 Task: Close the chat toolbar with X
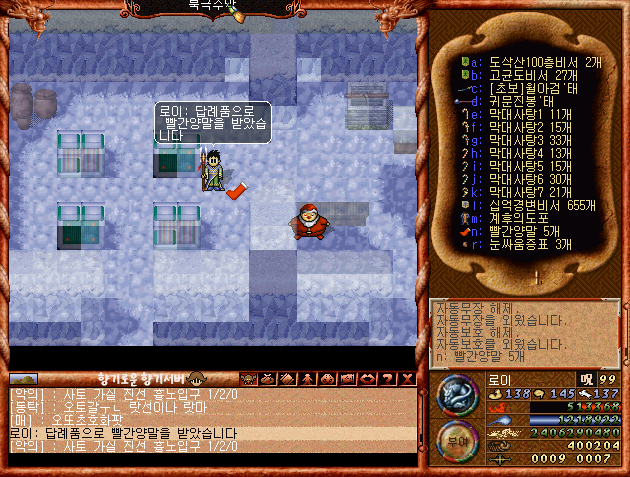408,378
